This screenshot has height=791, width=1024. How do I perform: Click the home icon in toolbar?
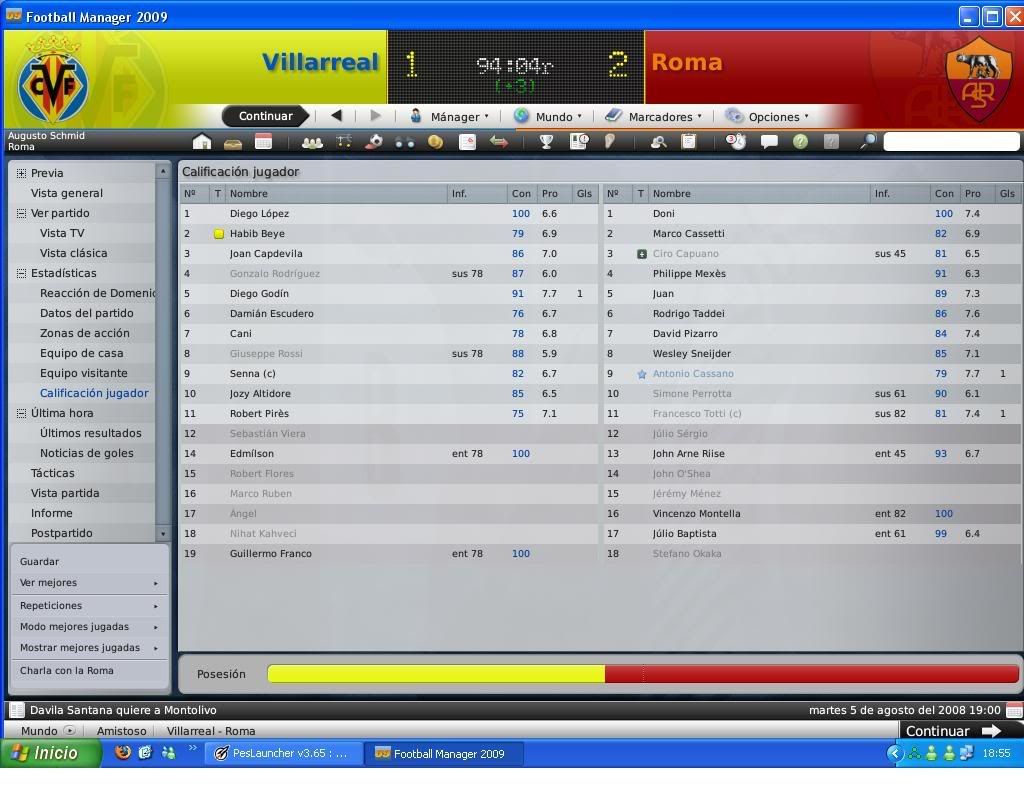pos(202,142)
